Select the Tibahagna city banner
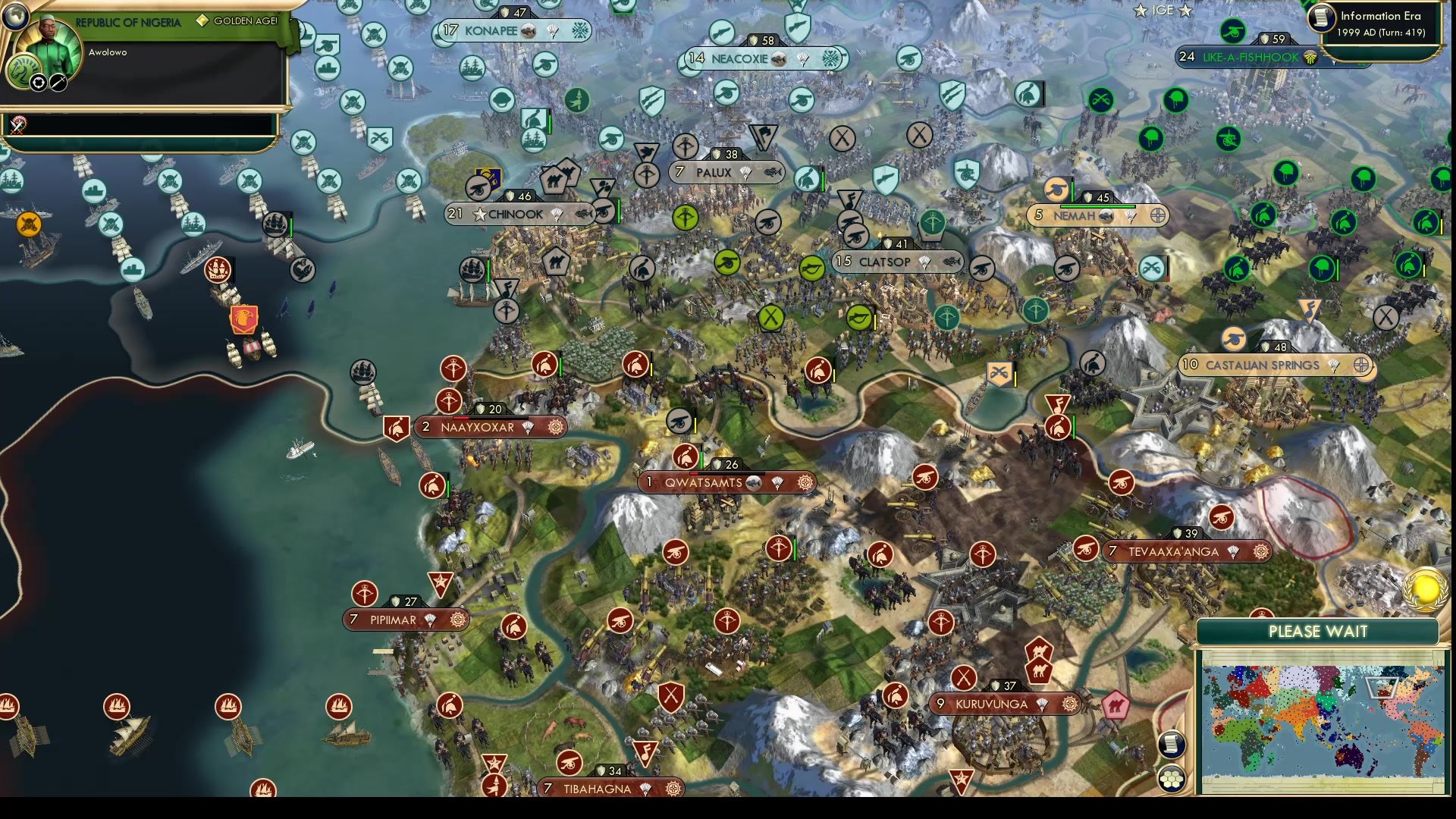This screenshot has height=819, width=1456. [x=599, y=788]
